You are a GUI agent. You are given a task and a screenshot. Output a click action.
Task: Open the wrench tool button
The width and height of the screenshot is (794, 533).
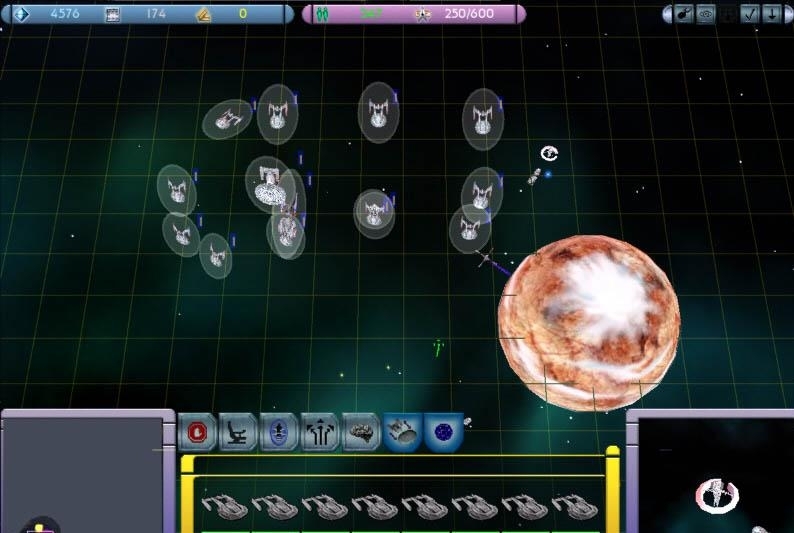[x=681, y=14]
